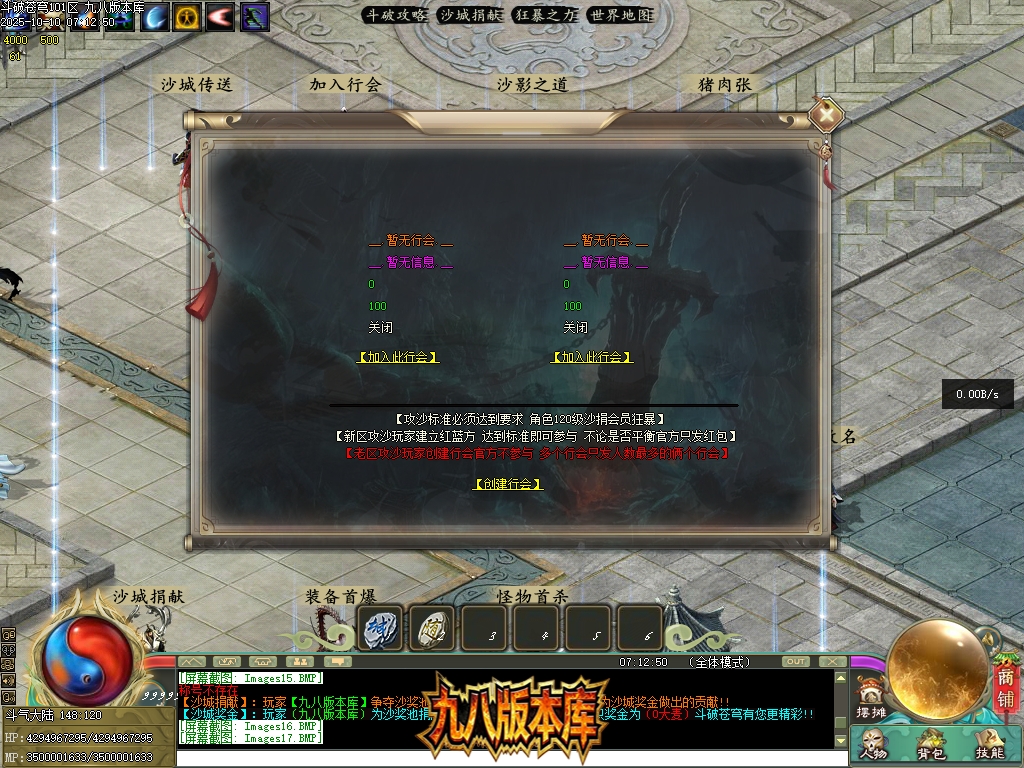Click the OUT button on chat bar
The height and width of the screenshot is (768, 1024).
796,662
